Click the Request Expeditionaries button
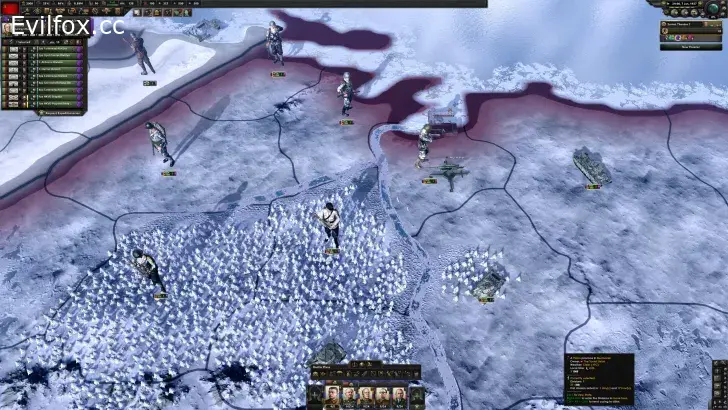 point(57,112)
